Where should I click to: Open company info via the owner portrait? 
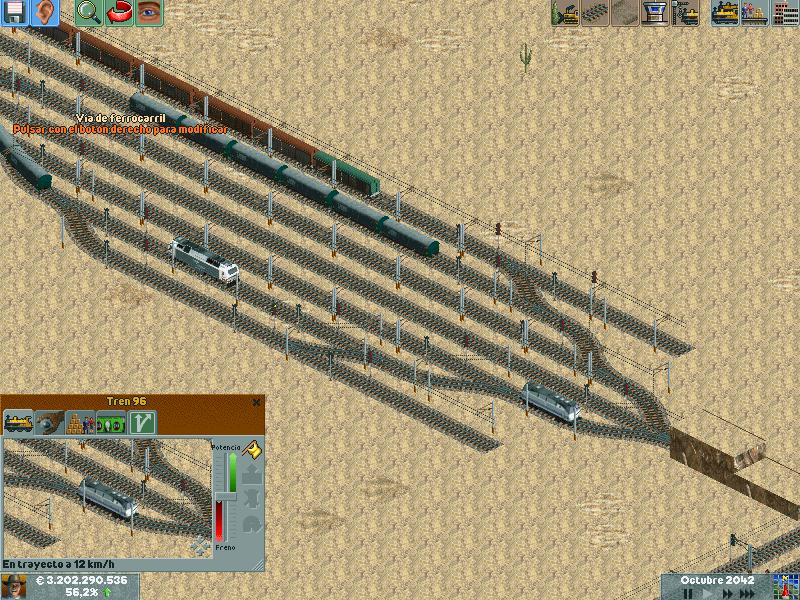coord(14,586)
